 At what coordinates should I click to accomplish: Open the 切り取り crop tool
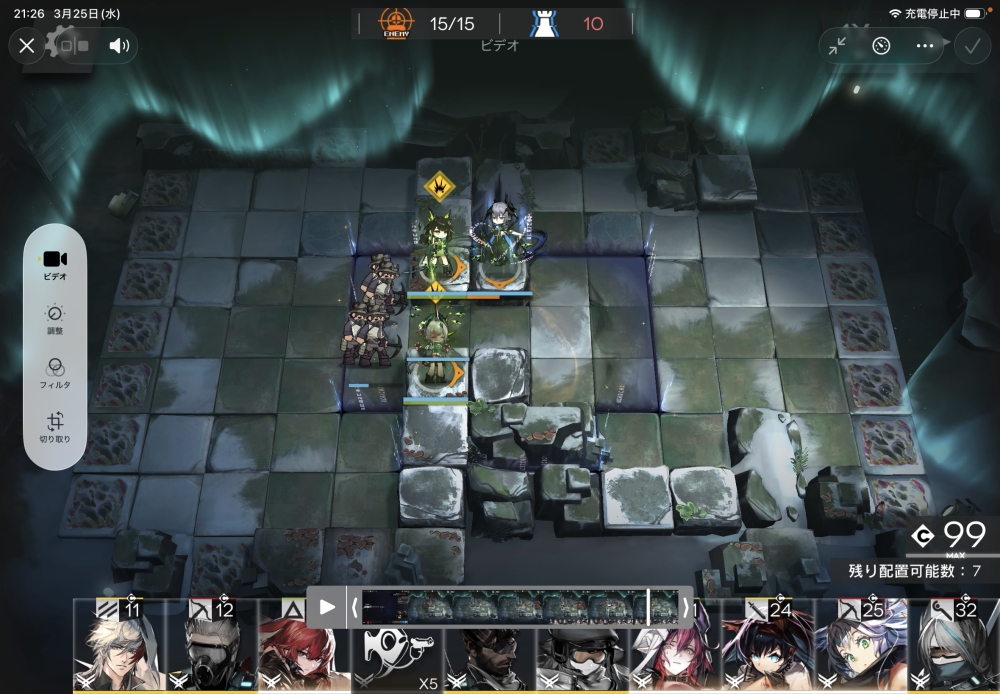point(55,427)
